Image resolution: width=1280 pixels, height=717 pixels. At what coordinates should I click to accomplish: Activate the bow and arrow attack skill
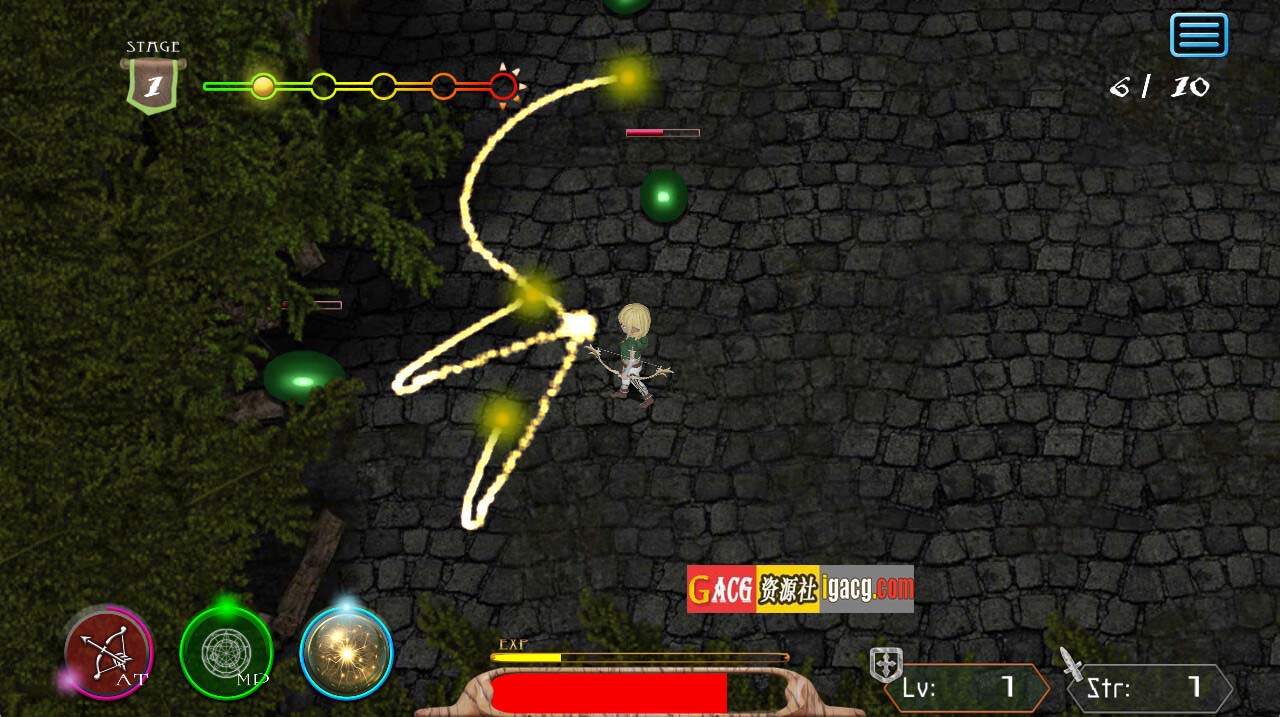click(108, 651)
